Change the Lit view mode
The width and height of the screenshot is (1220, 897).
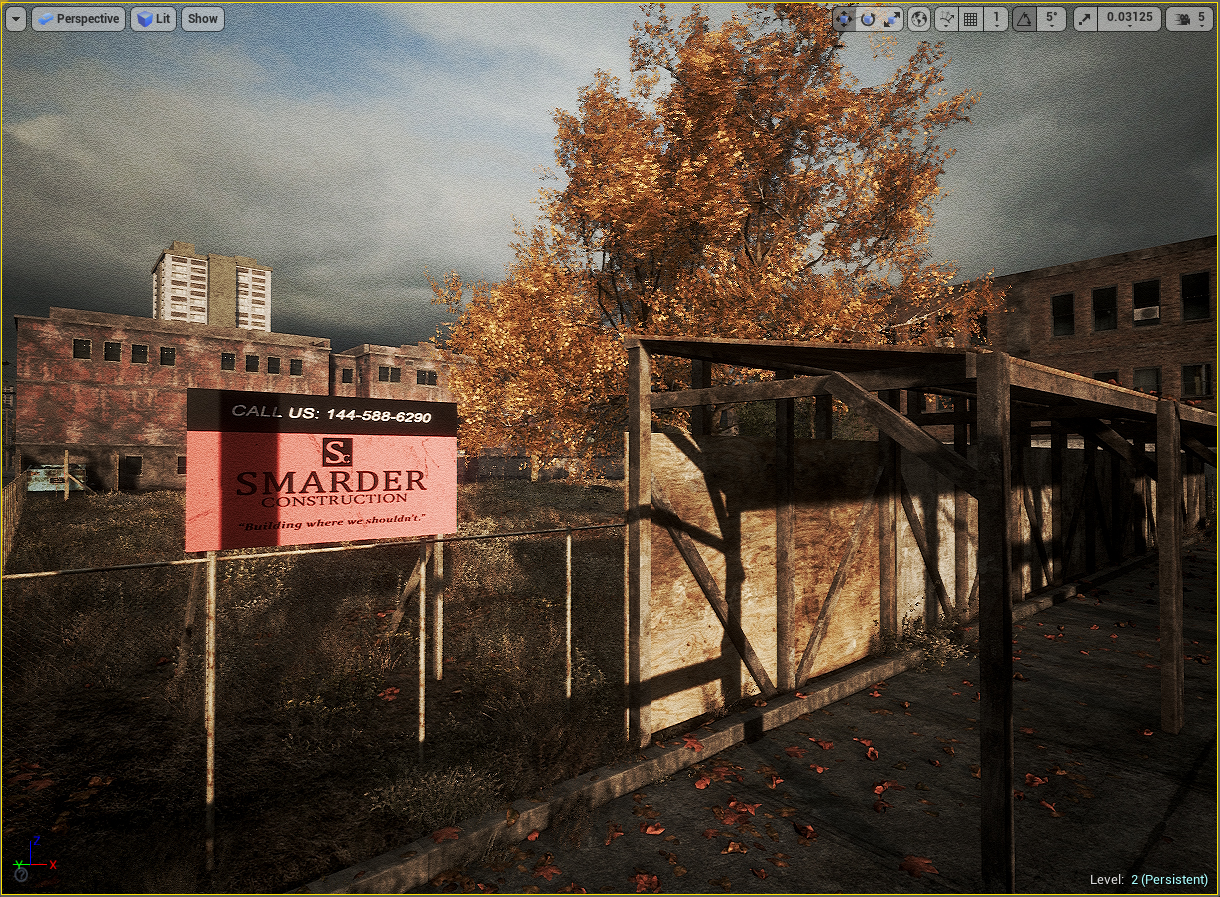153,19
